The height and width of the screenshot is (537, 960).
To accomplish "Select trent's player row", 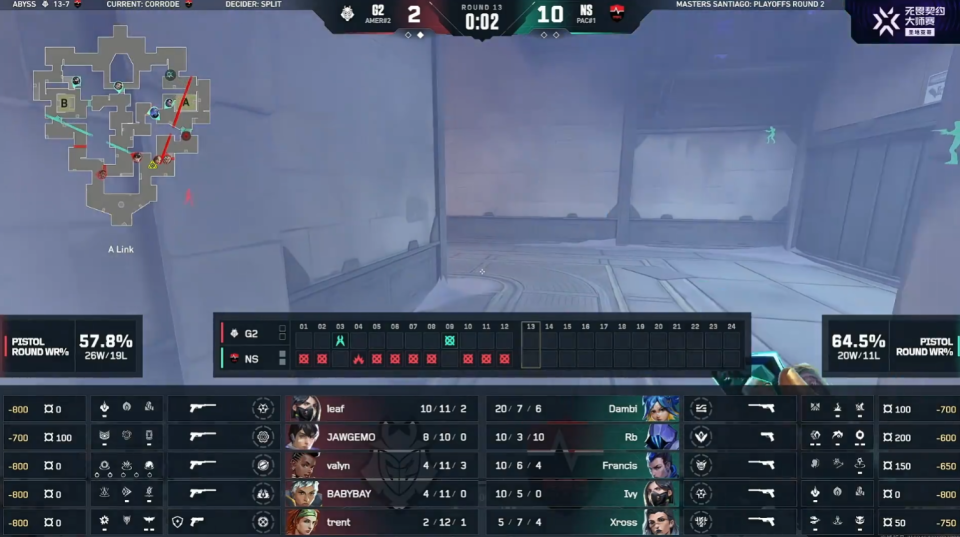I will [x=380, y=521].
